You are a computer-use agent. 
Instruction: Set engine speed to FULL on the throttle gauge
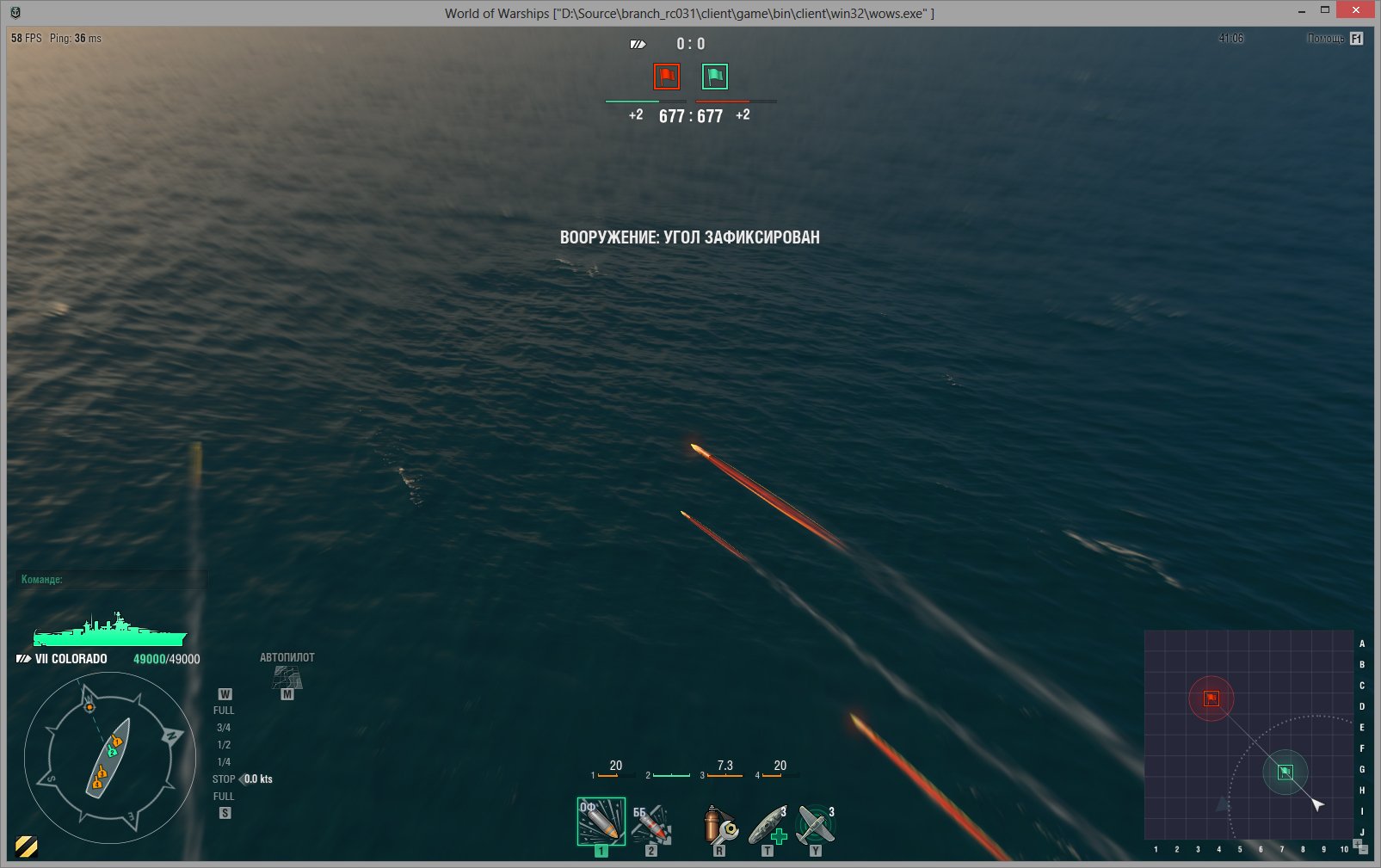[x=223, y=710]
